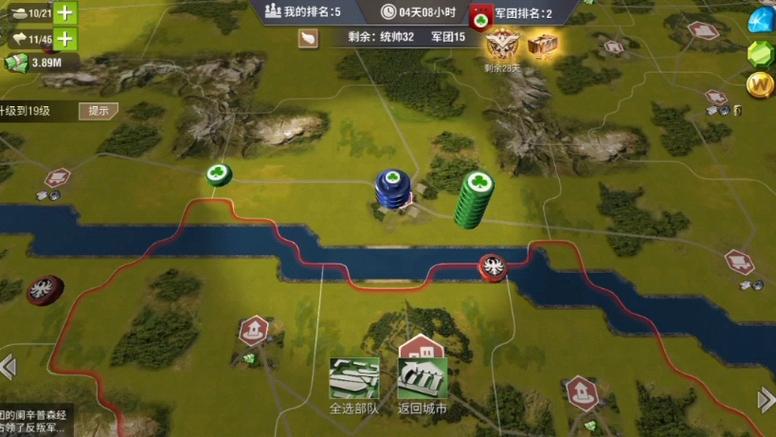Select all troops with 全选部队
Viewport: 776px width, 437px height.
[x=354, y=385]
